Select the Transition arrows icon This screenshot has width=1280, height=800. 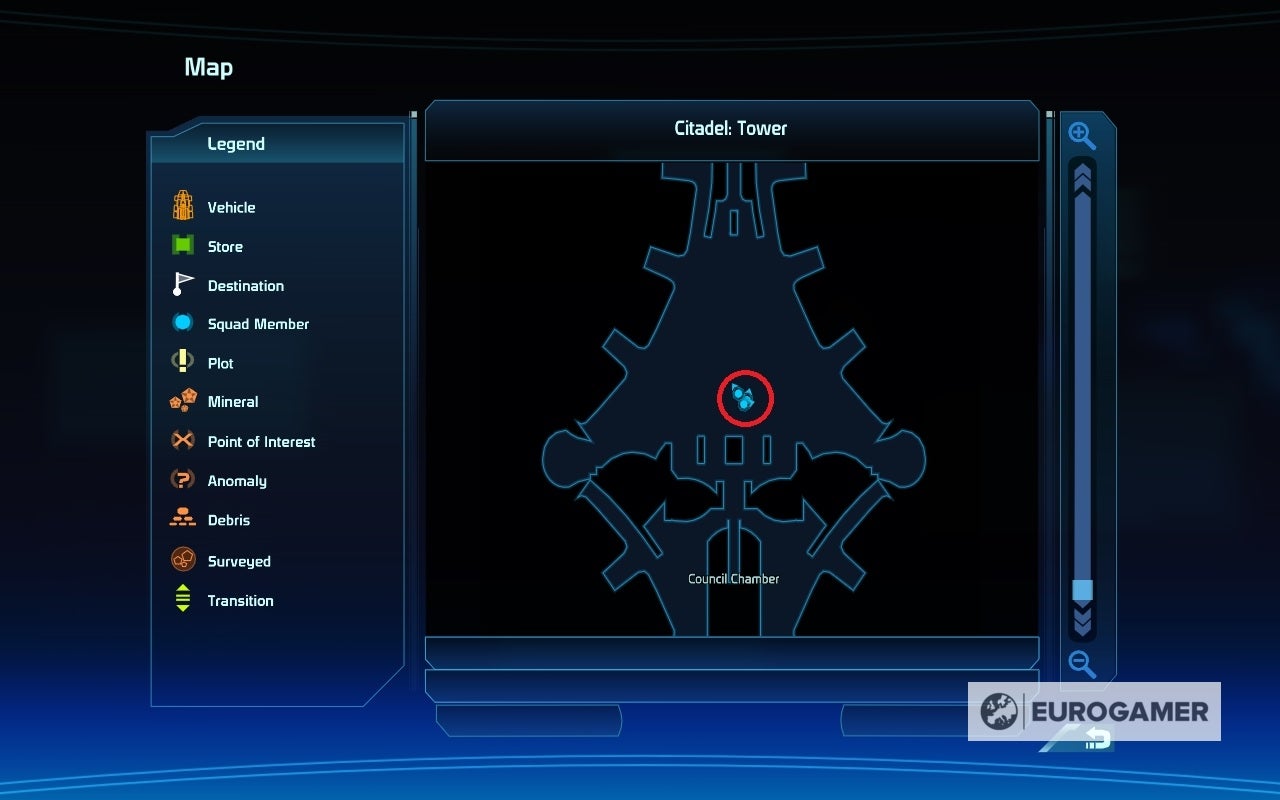[x=181, y=597]
